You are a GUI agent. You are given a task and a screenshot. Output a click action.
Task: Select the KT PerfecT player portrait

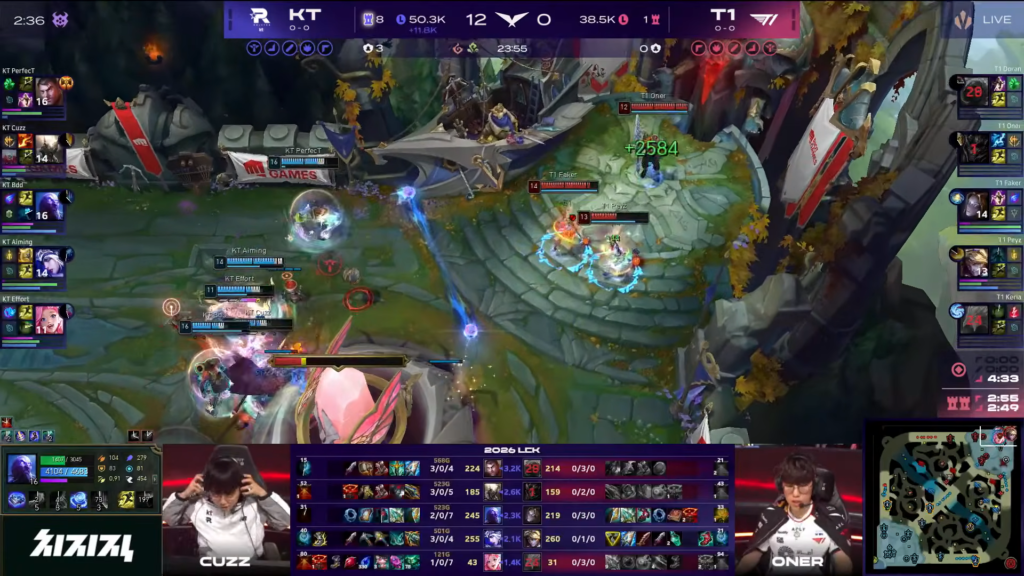click(49, 92)
